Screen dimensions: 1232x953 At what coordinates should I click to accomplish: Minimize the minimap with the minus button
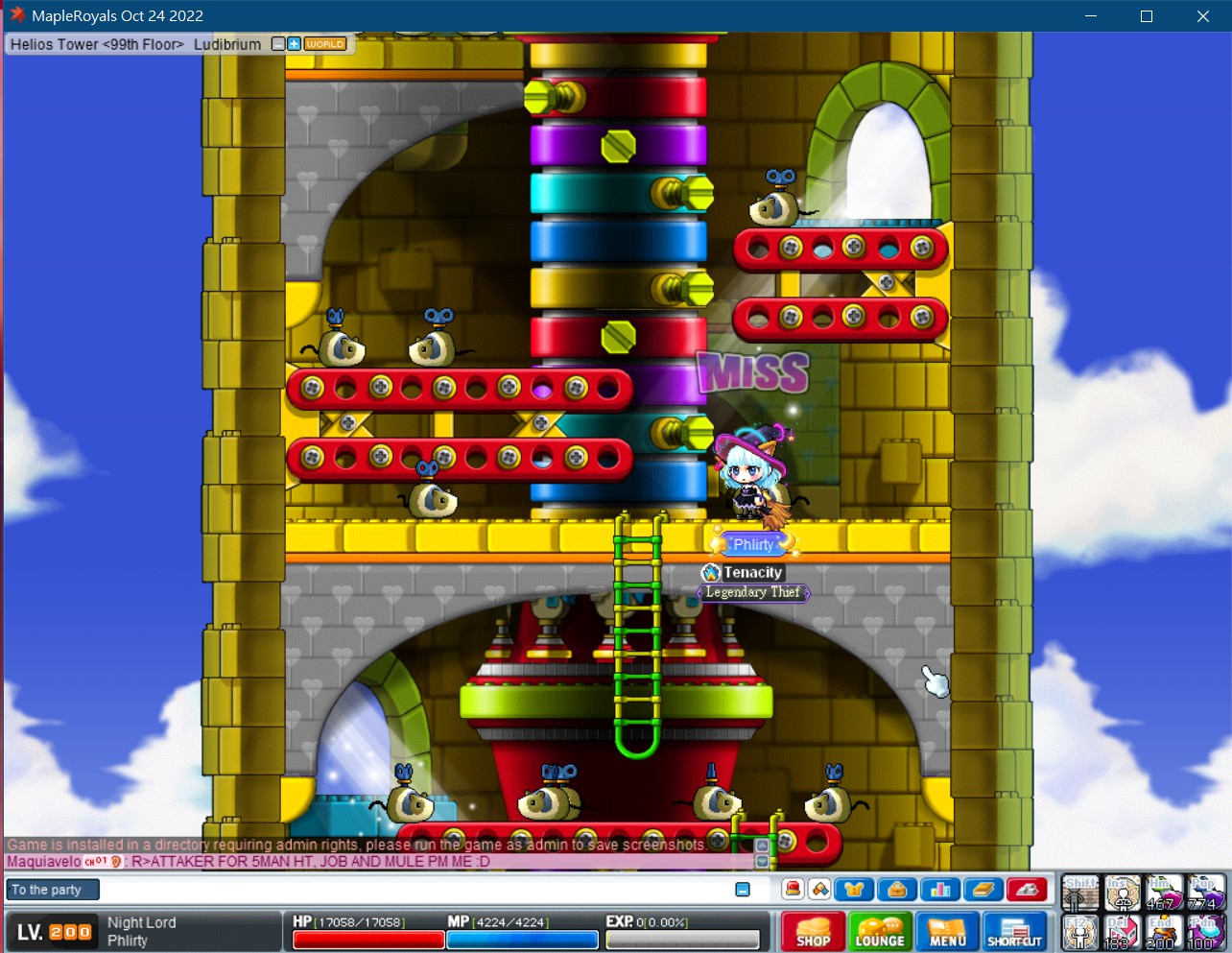278,44
